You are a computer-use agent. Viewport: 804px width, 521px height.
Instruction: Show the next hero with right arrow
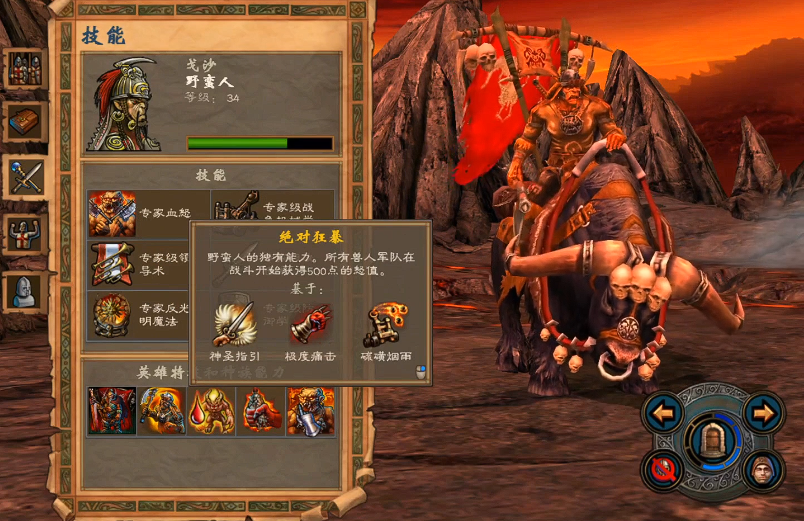click(x=763, y=412)
